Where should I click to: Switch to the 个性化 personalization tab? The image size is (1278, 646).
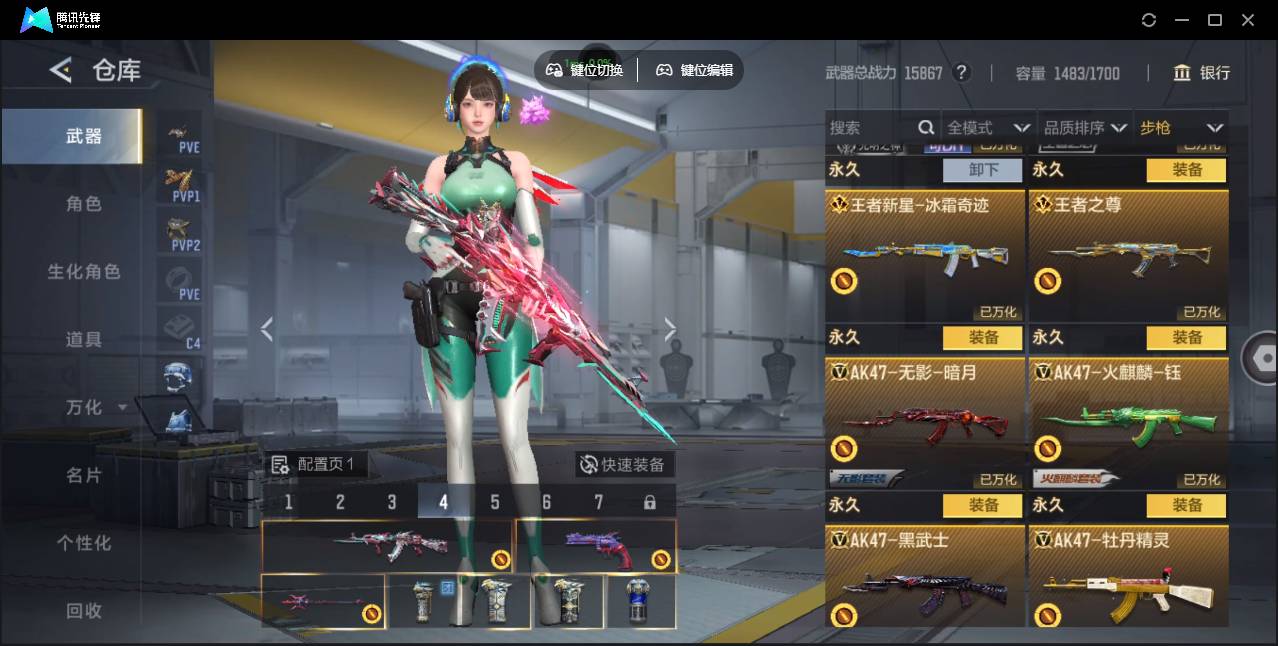[84, 544]
